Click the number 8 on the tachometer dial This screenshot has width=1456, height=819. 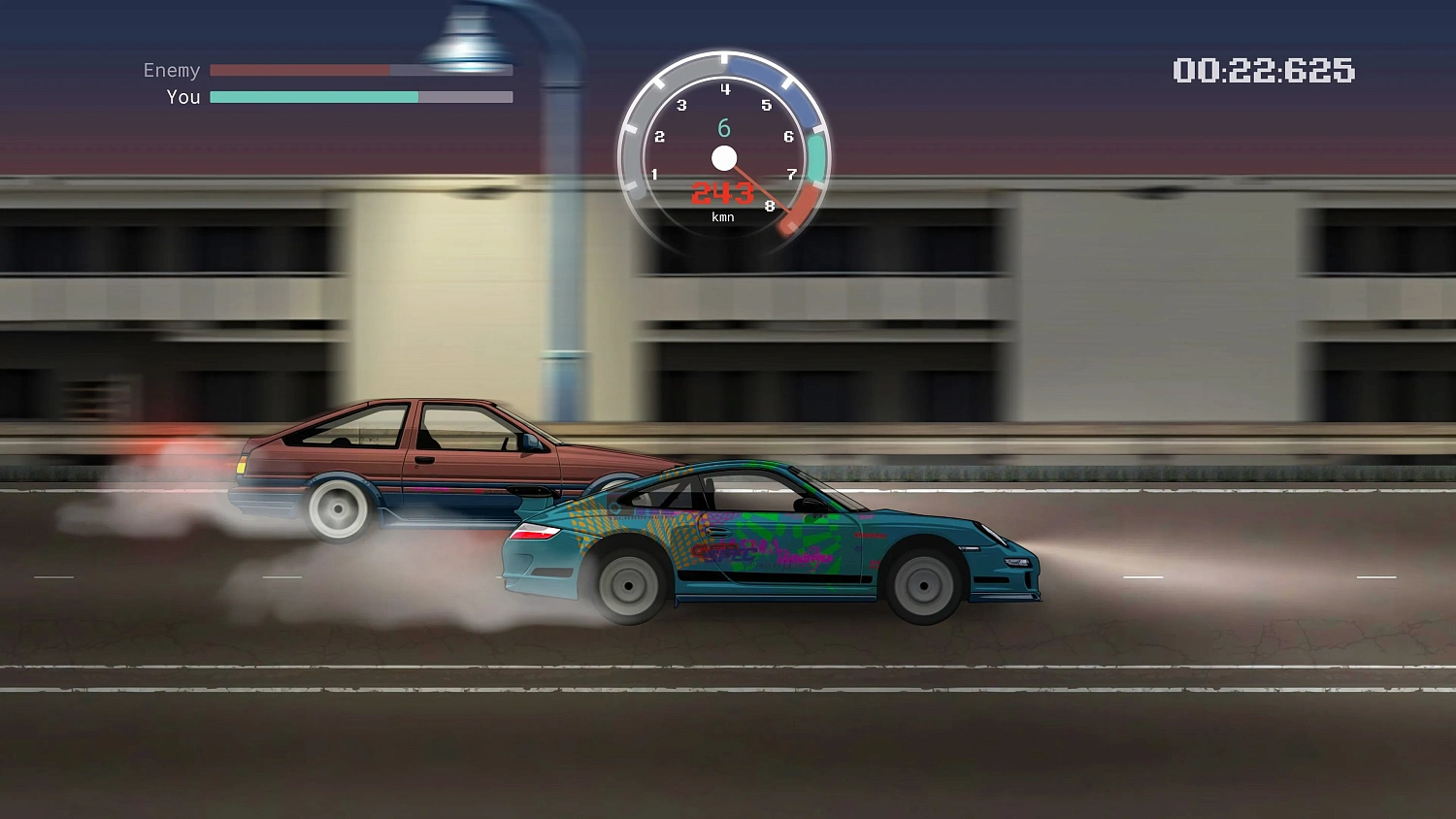[x=770, y=206]
